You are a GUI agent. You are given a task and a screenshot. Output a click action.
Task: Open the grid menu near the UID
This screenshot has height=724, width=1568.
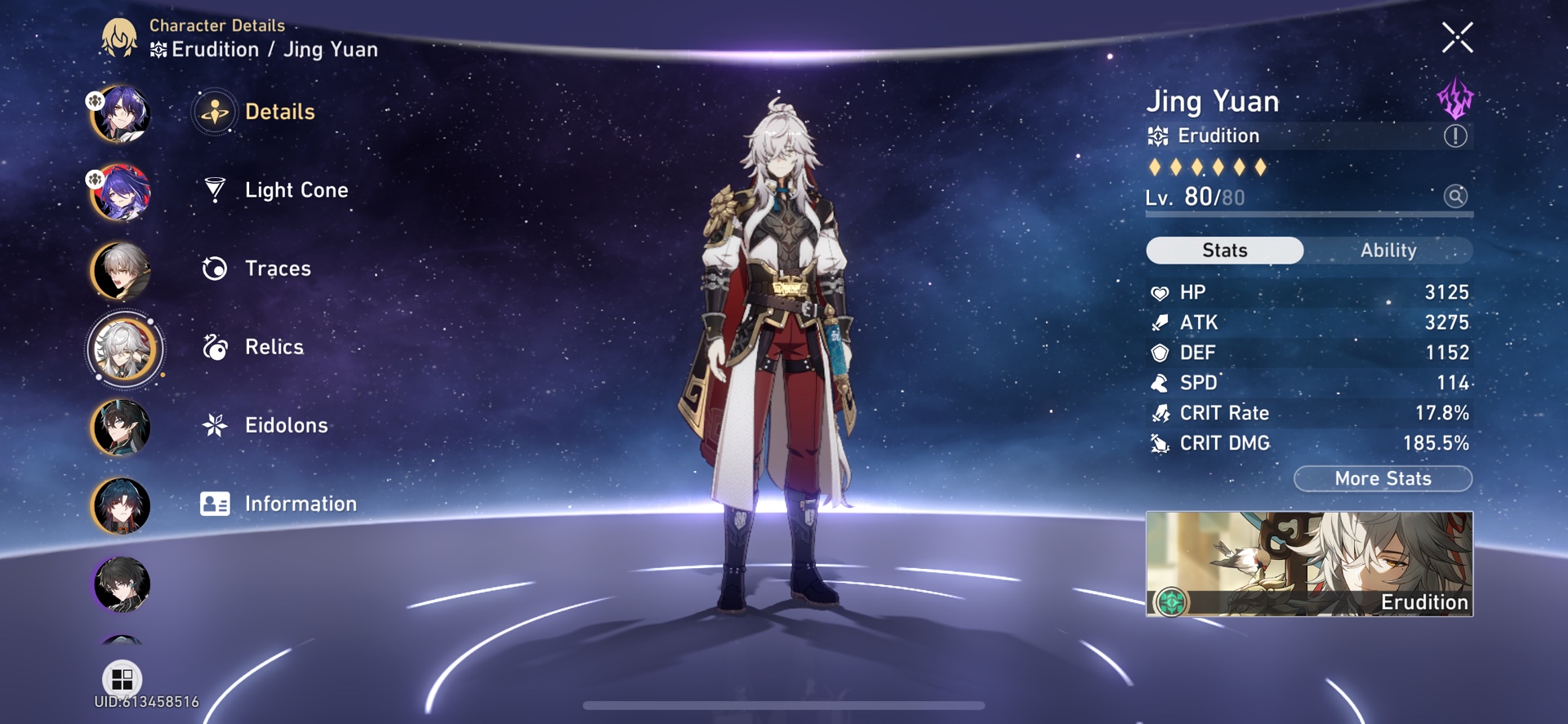coord(120,678)
